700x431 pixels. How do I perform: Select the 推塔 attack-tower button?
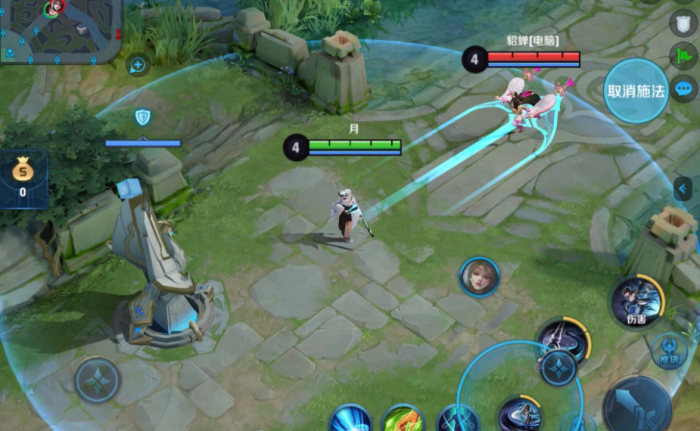click(669, 350)
